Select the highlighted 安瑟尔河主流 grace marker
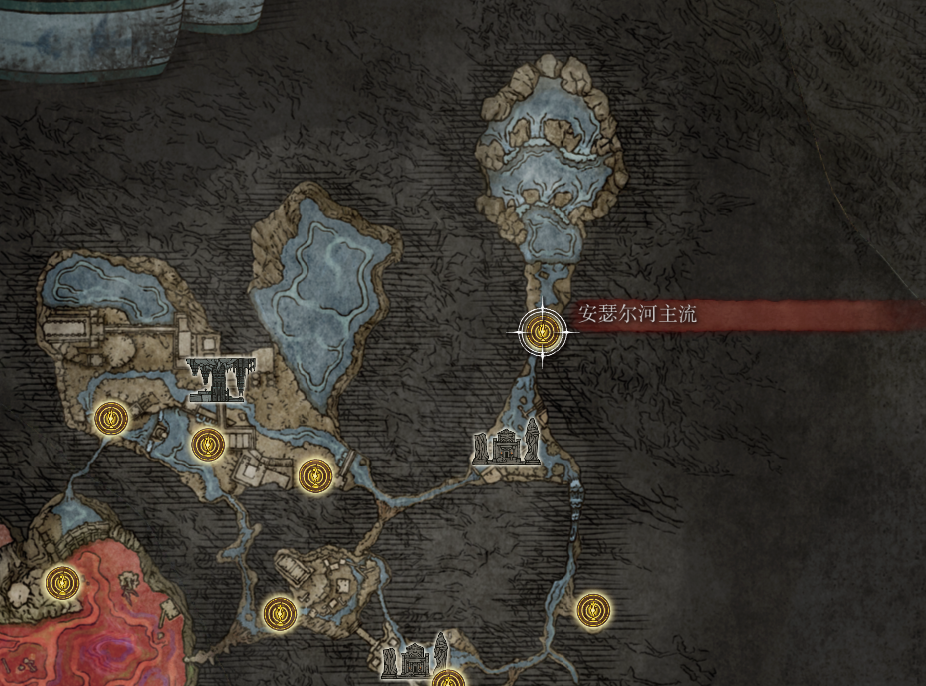The height and width of the screenshot is (686, 926). tap(542, 332)
